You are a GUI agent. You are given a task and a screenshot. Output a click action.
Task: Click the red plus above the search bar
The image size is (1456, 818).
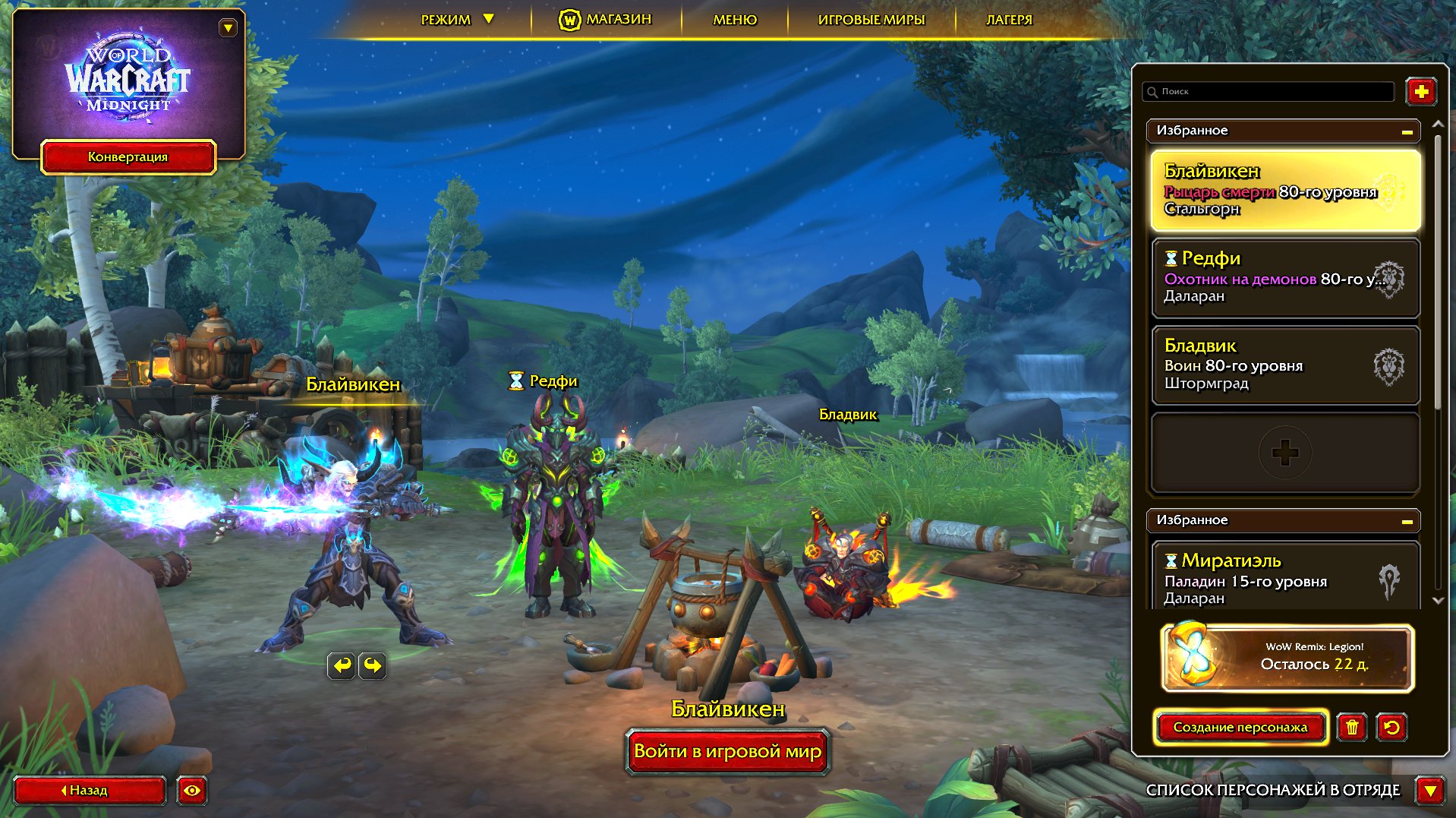coord(1421,91)
